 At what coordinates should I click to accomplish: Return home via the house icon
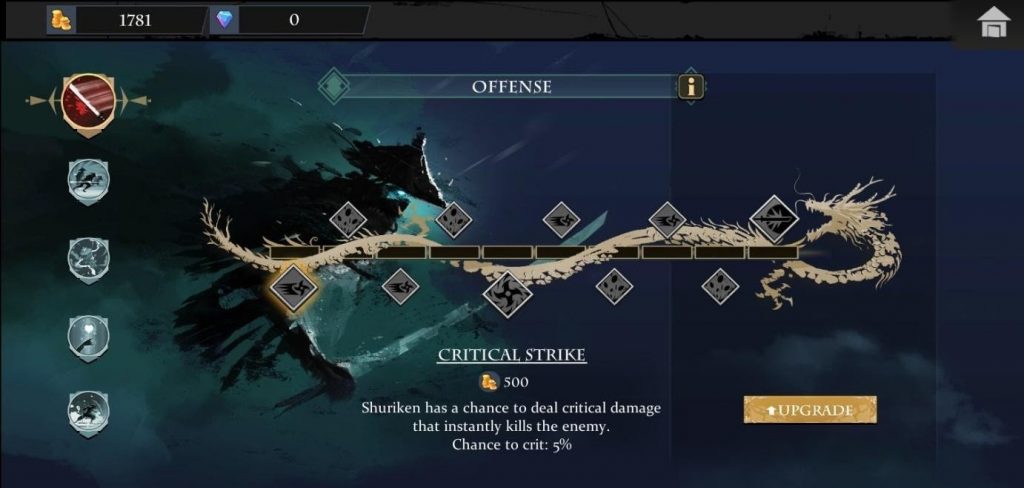click(994, 22)
